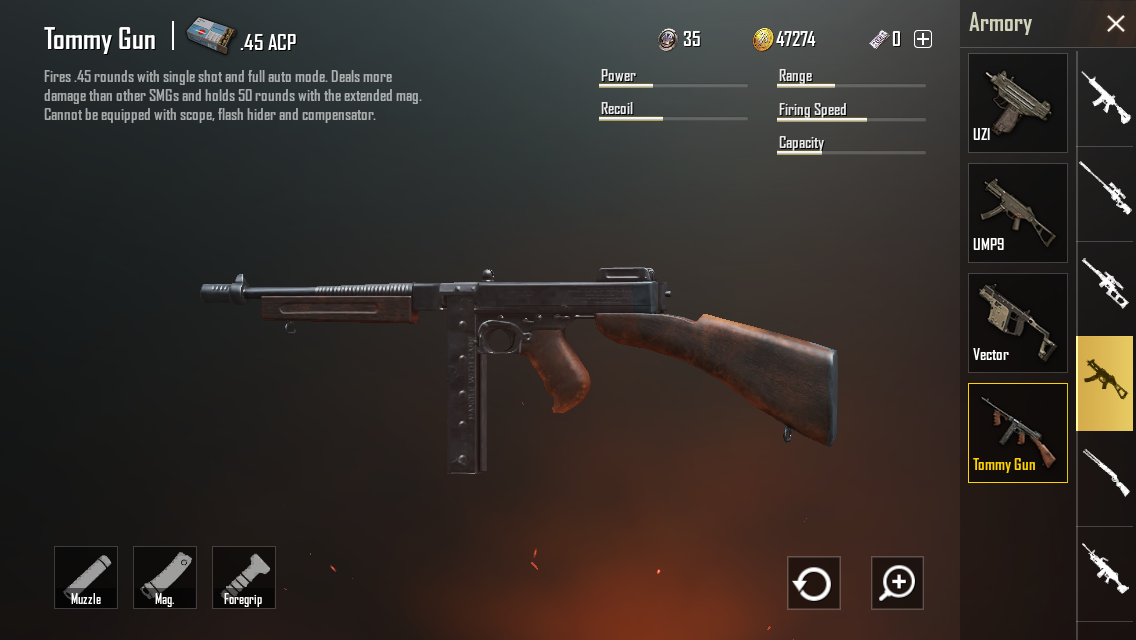Choose the UMP9 from the weapon list

click(x=1017, y=213)
